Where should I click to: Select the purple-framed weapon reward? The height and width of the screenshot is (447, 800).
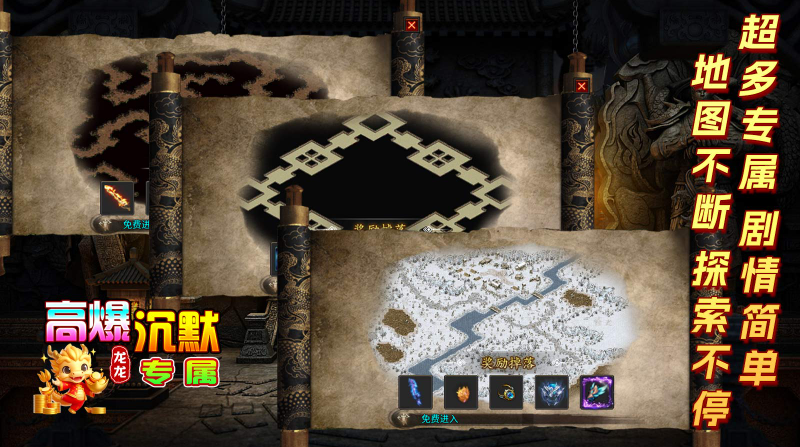point(597,391)
